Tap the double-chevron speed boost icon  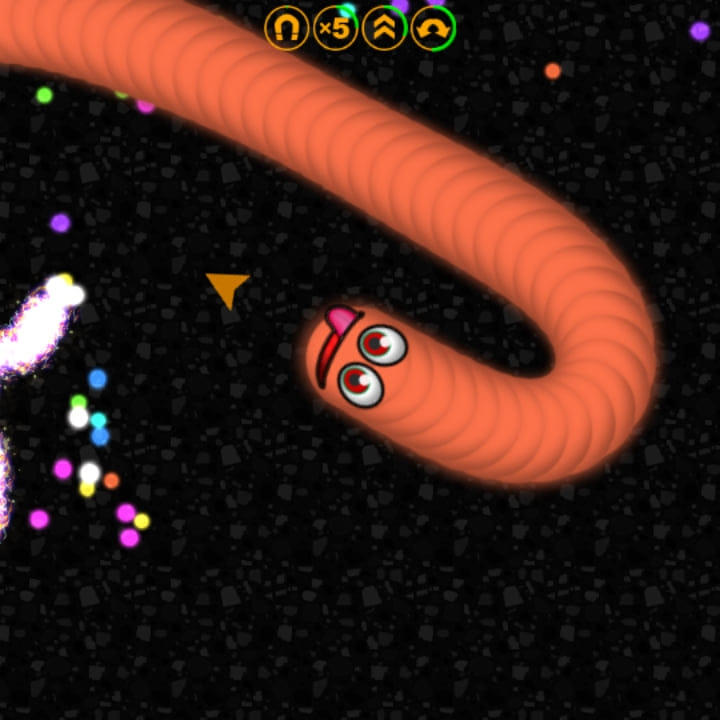tap(384, 27)
